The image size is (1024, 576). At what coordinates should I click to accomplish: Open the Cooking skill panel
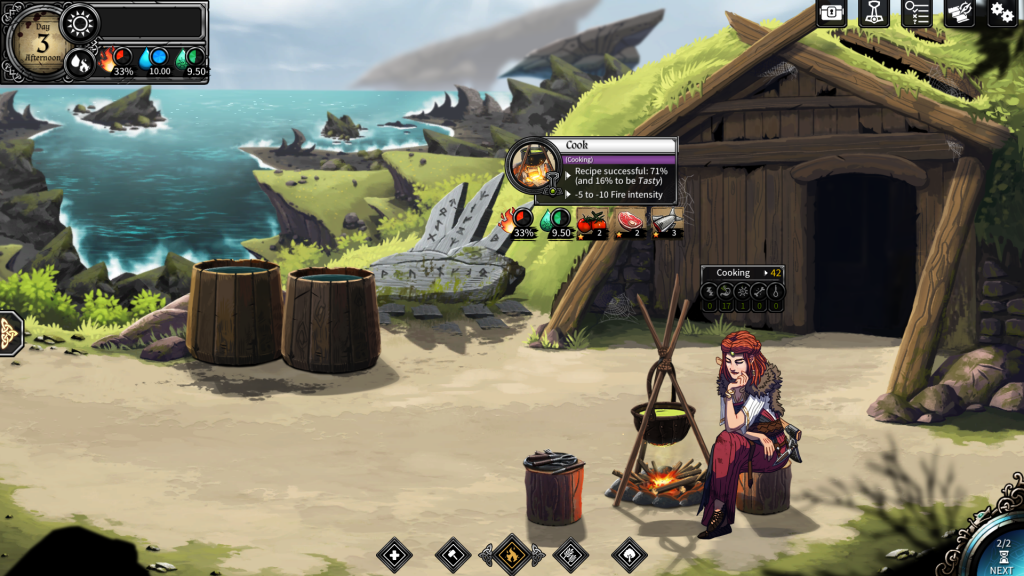[741, 272]
